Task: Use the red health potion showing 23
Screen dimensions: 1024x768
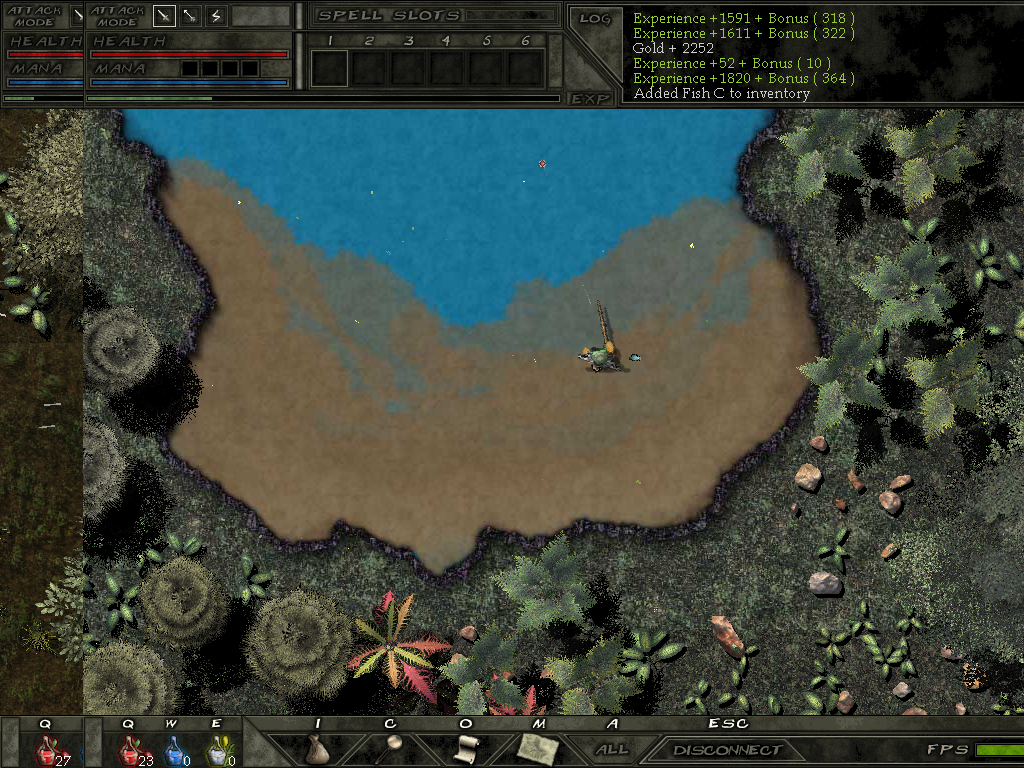Action: [x=131, y=748]
